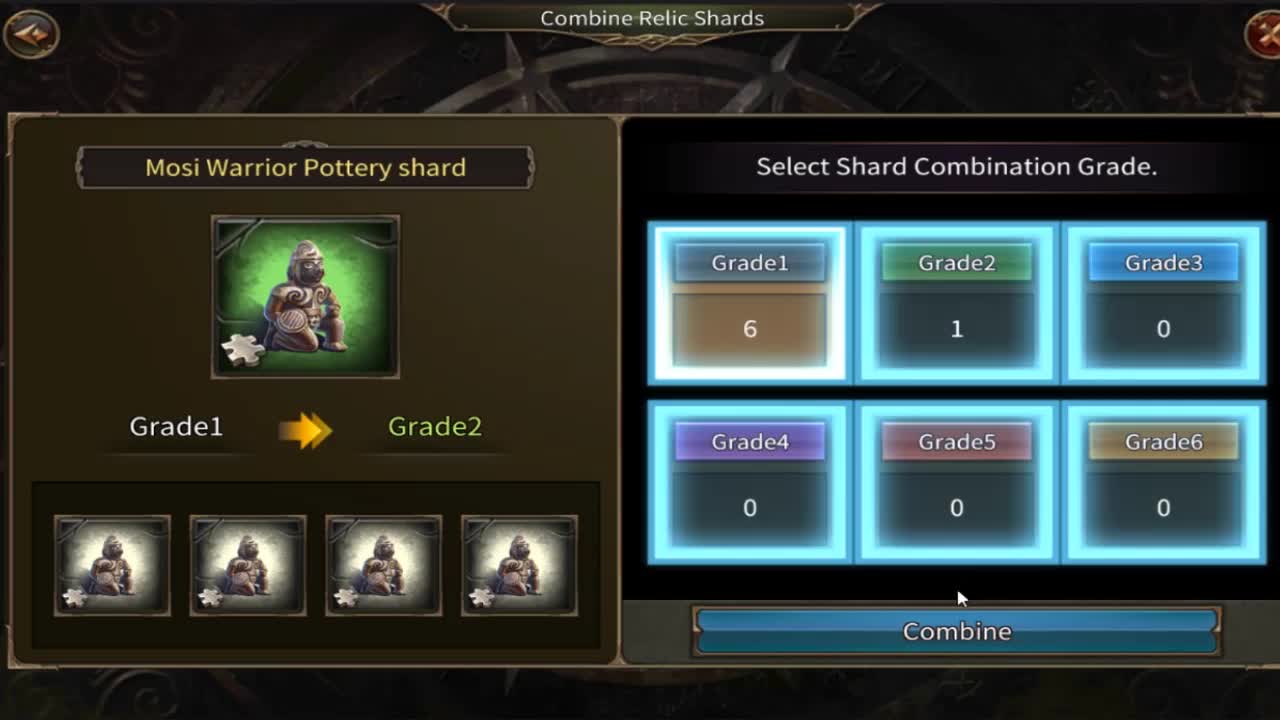Click the large Mosi Warrior Pottery shard icon

(305, 297)
